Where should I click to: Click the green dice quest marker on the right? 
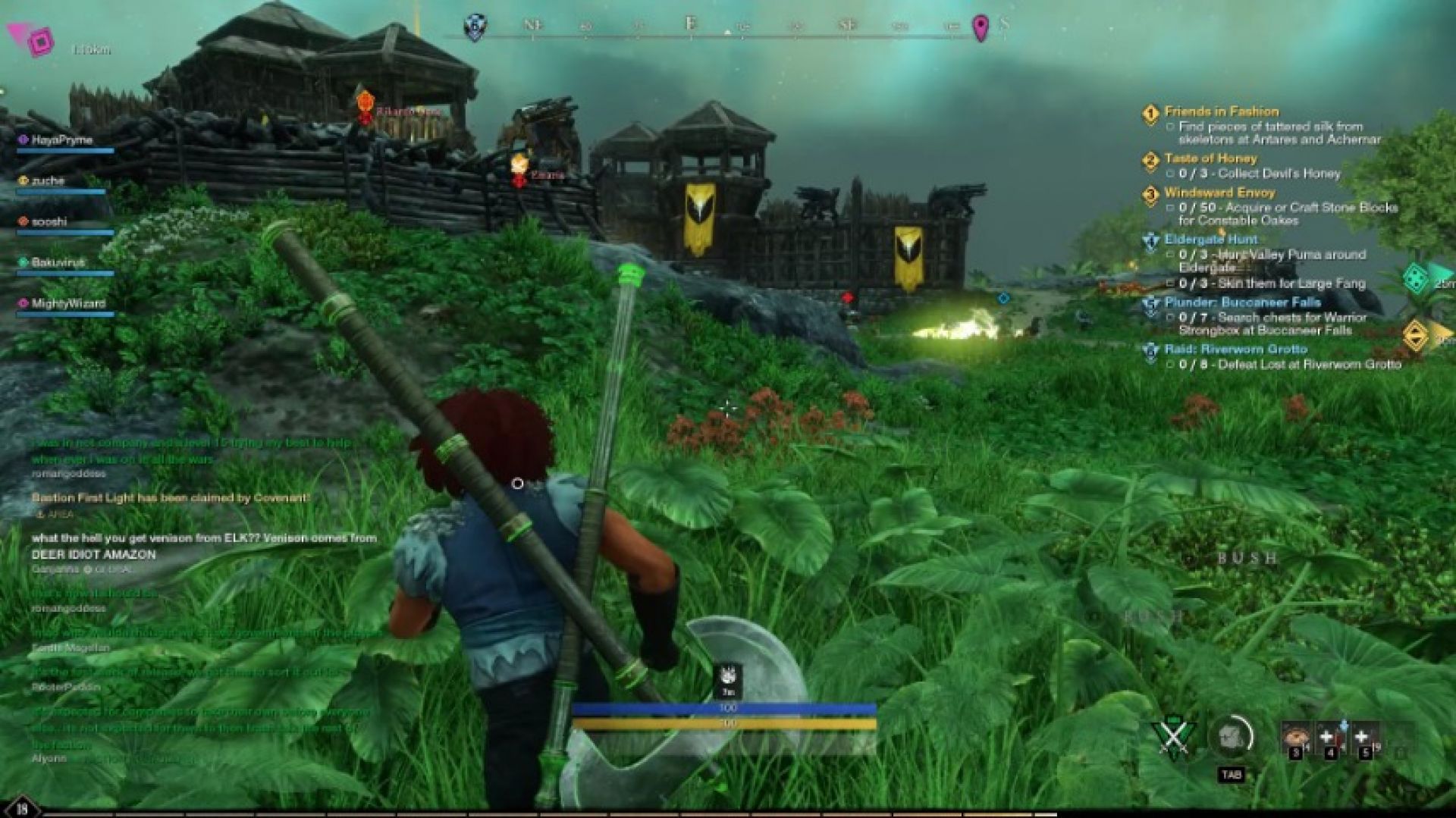click(1415, 277)
